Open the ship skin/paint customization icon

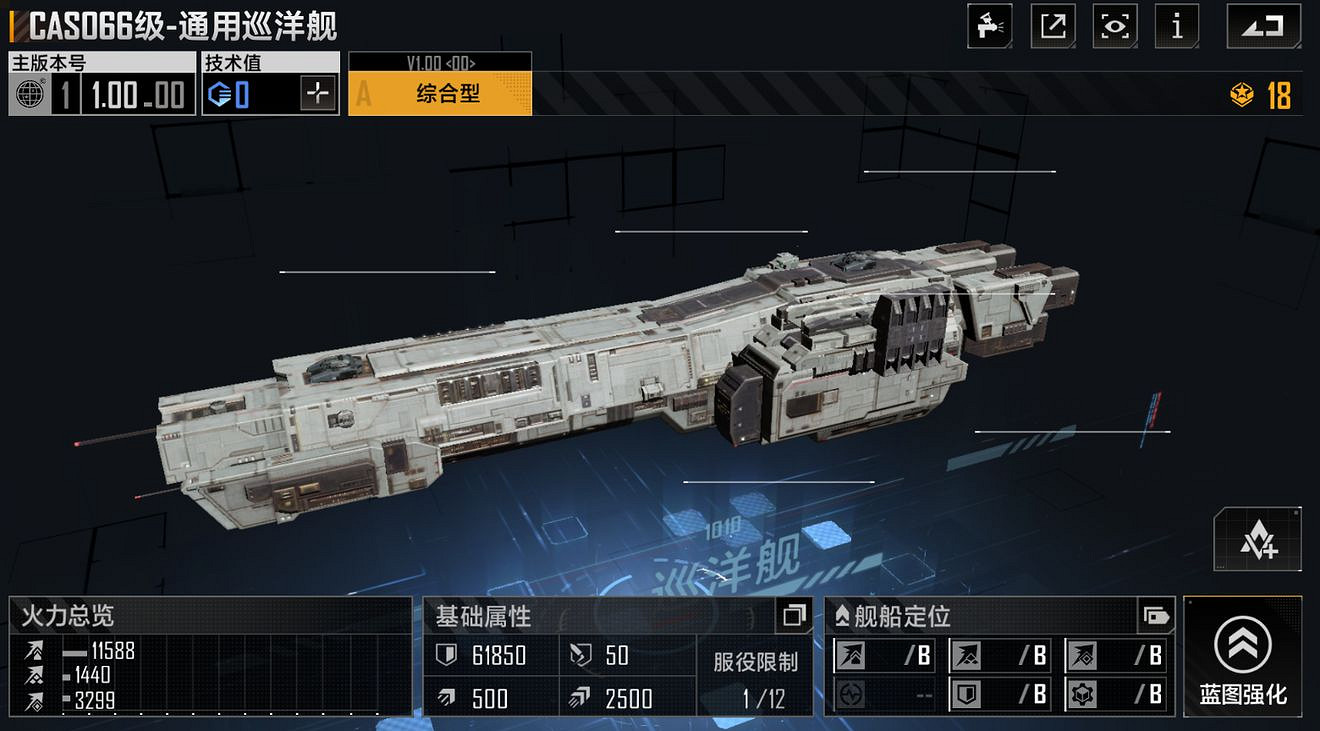tap(989, 26)
